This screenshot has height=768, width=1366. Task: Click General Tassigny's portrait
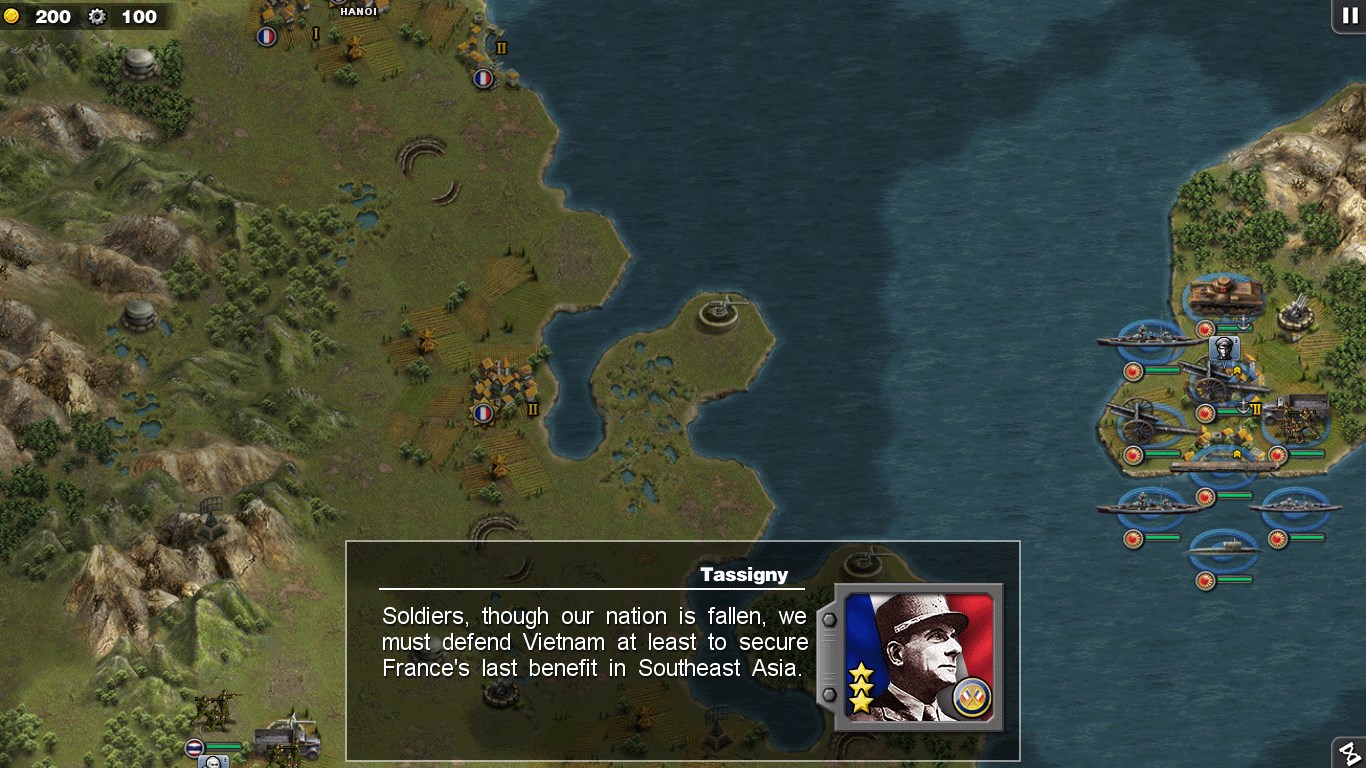click(918, 657)
